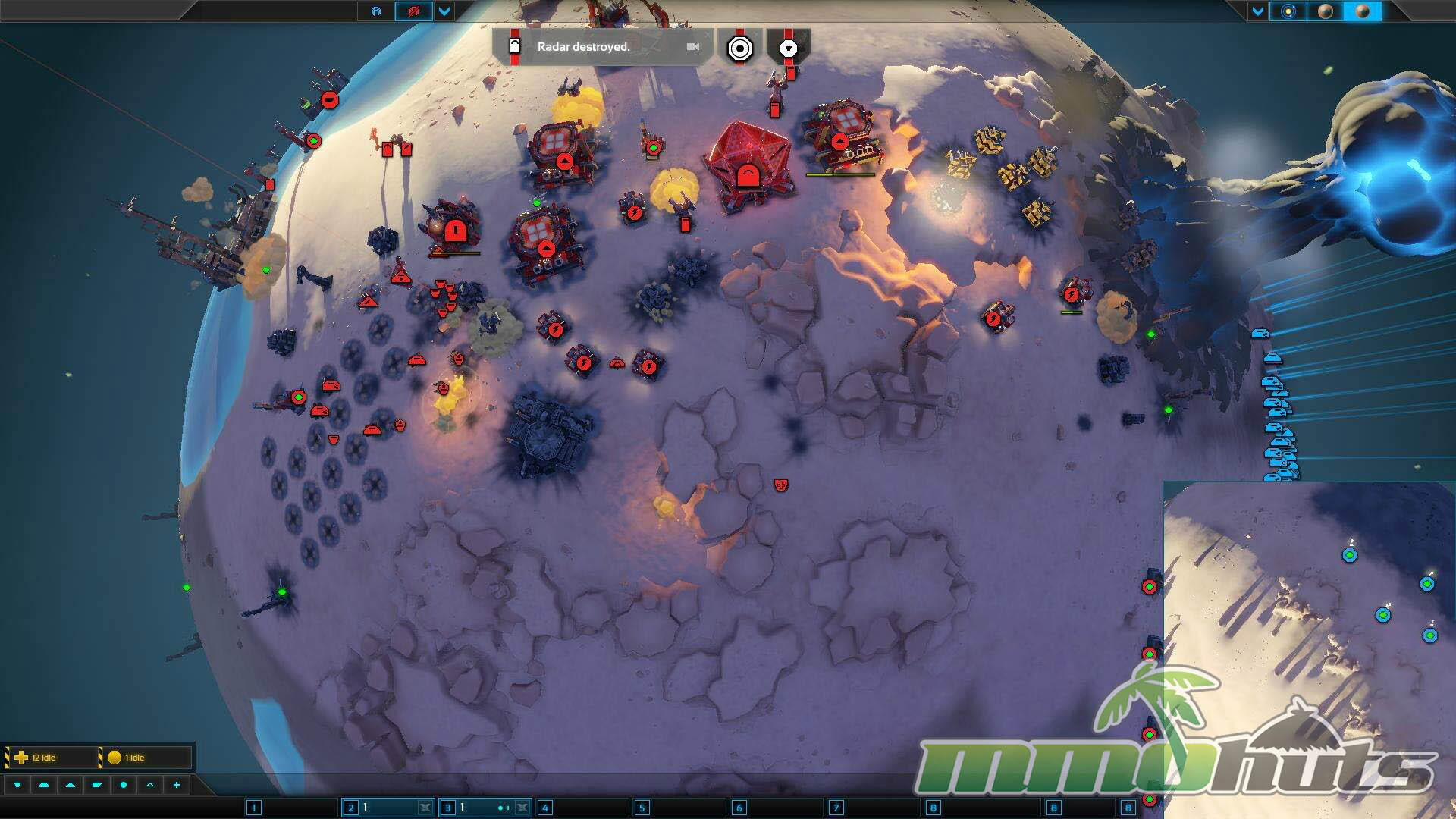
Task: Select the blue commander player icon
Action: point(376,11)
